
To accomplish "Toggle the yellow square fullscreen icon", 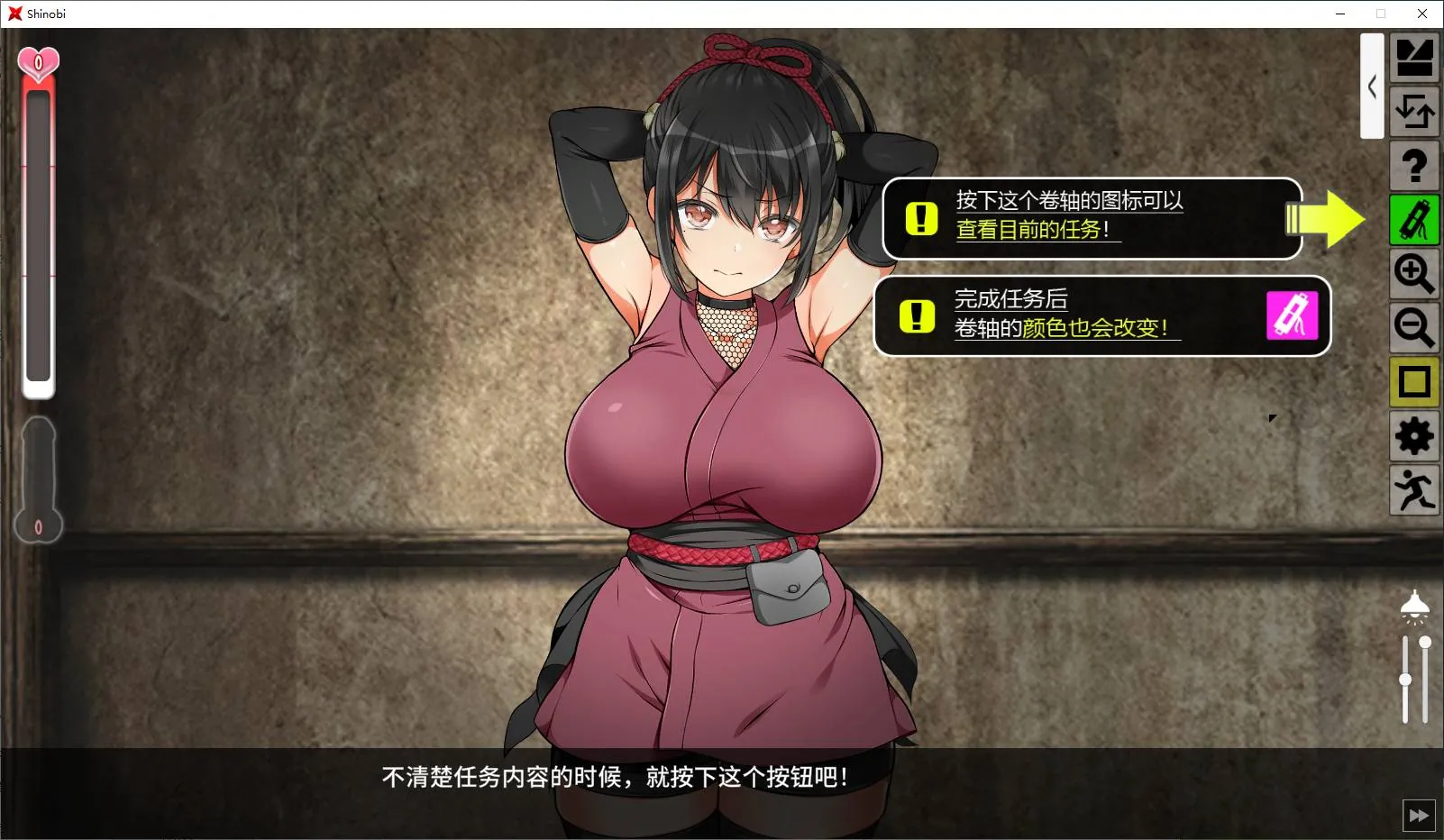I will [x=1414, y=381].
